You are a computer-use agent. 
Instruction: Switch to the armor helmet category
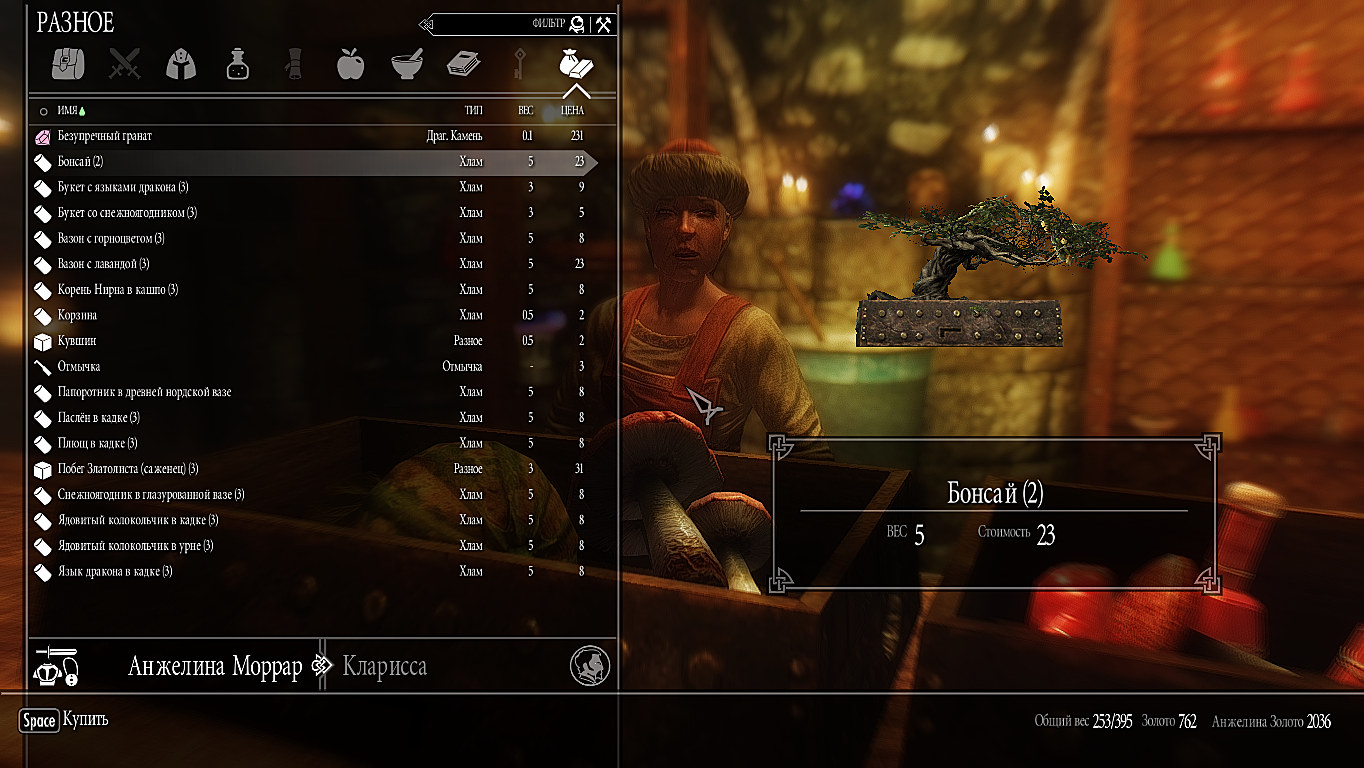point(181,64)
